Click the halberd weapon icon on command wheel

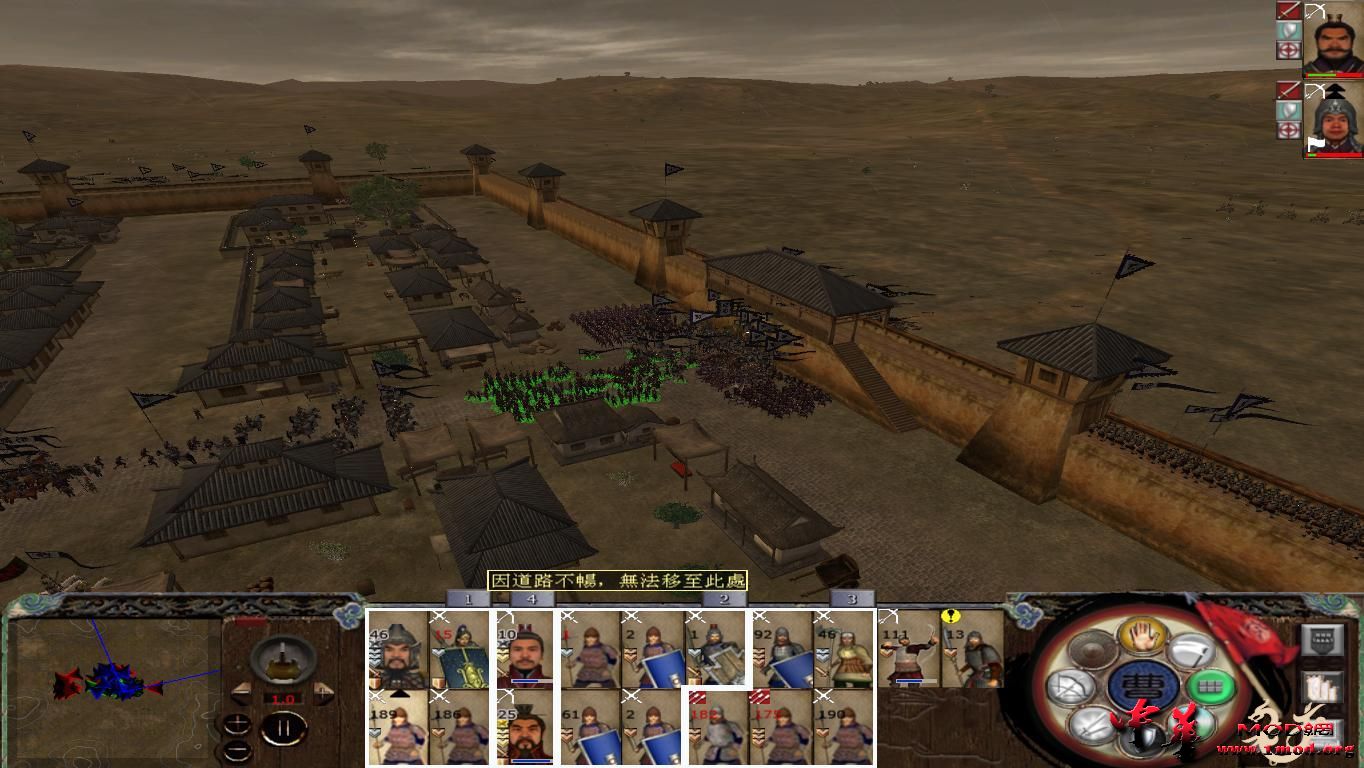point(1192,649)
